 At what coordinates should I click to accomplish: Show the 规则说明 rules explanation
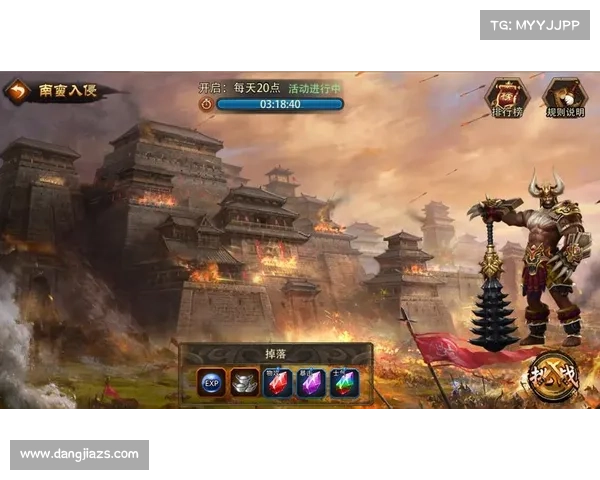[564, 98]
